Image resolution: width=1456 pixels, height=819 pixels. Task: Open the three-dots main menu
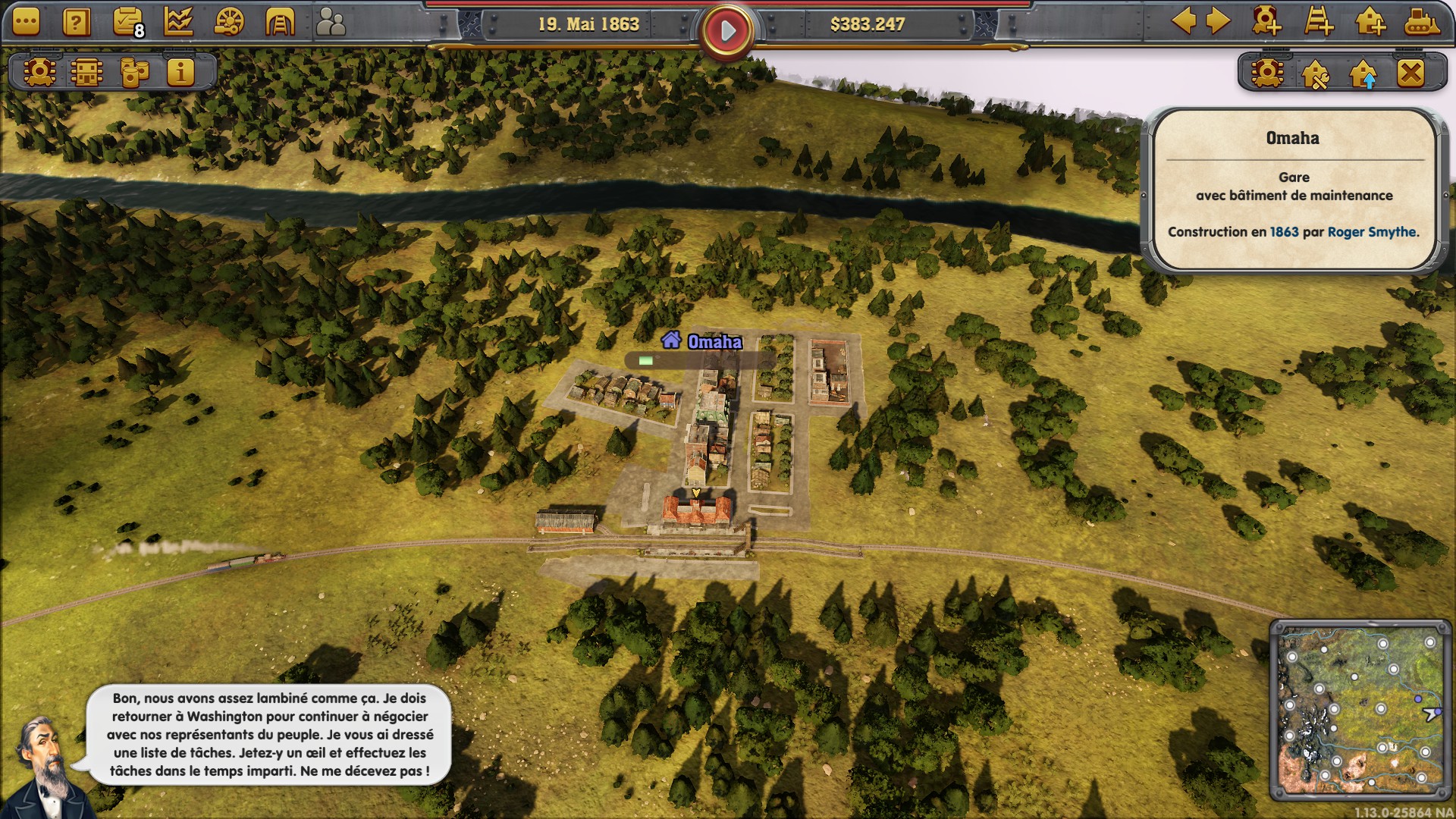(26, 23)
